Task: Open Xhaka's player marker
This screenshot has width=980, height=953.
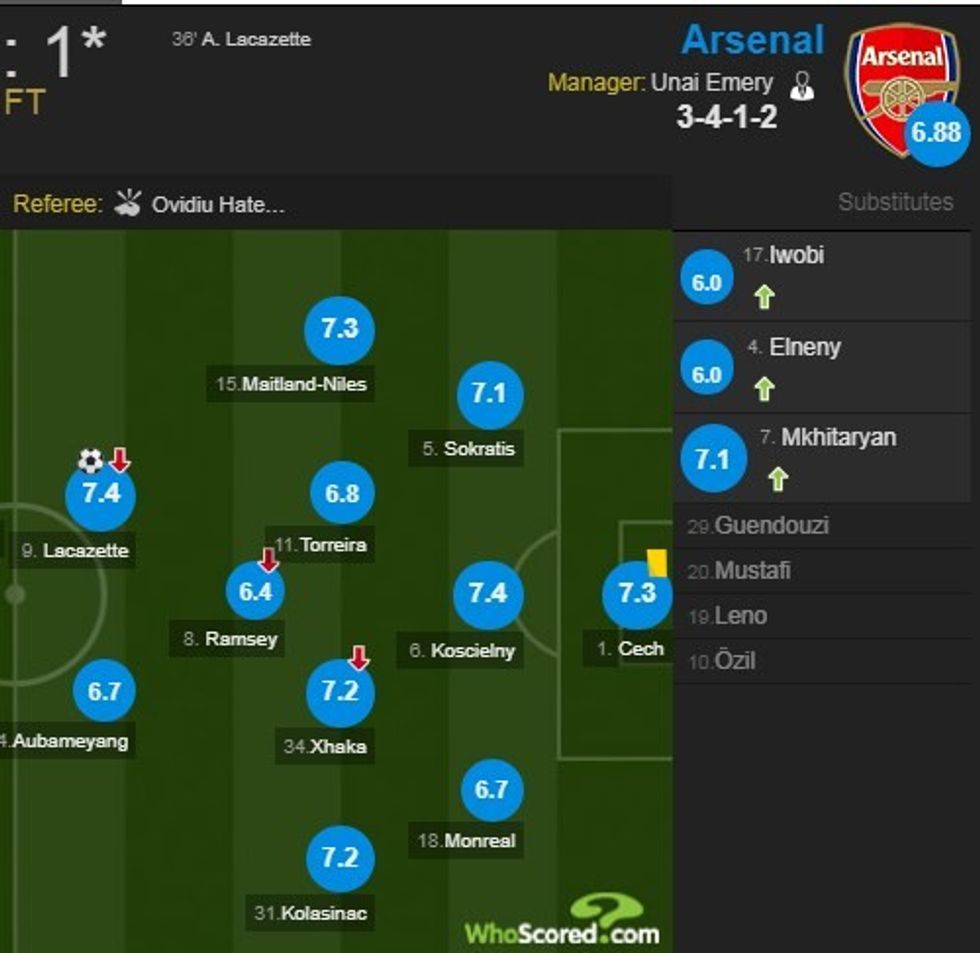Action: (x=340, y=692)
